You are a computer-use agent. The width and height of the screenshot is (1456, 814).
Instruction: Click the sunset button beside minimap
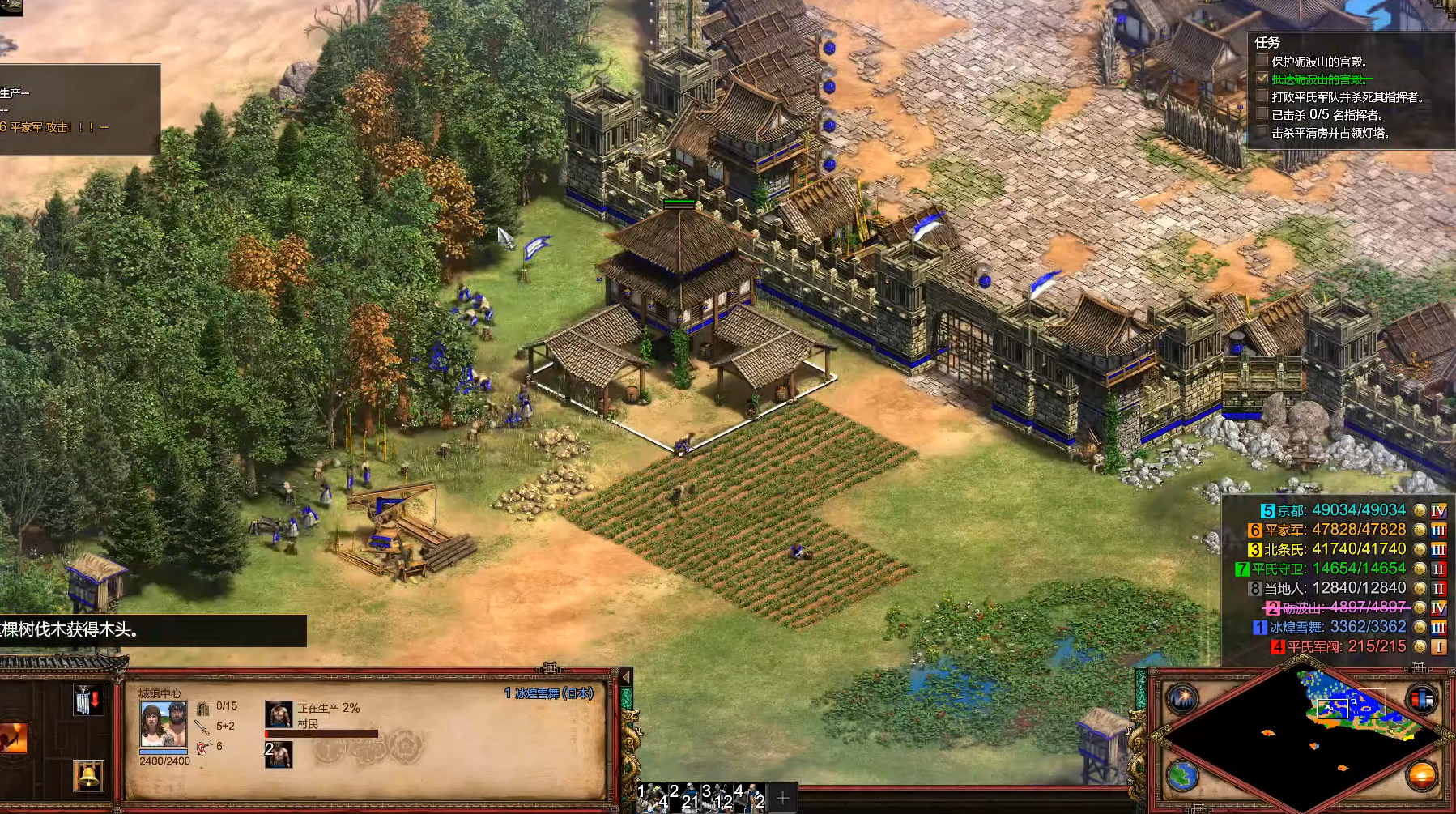[1422, 775]
